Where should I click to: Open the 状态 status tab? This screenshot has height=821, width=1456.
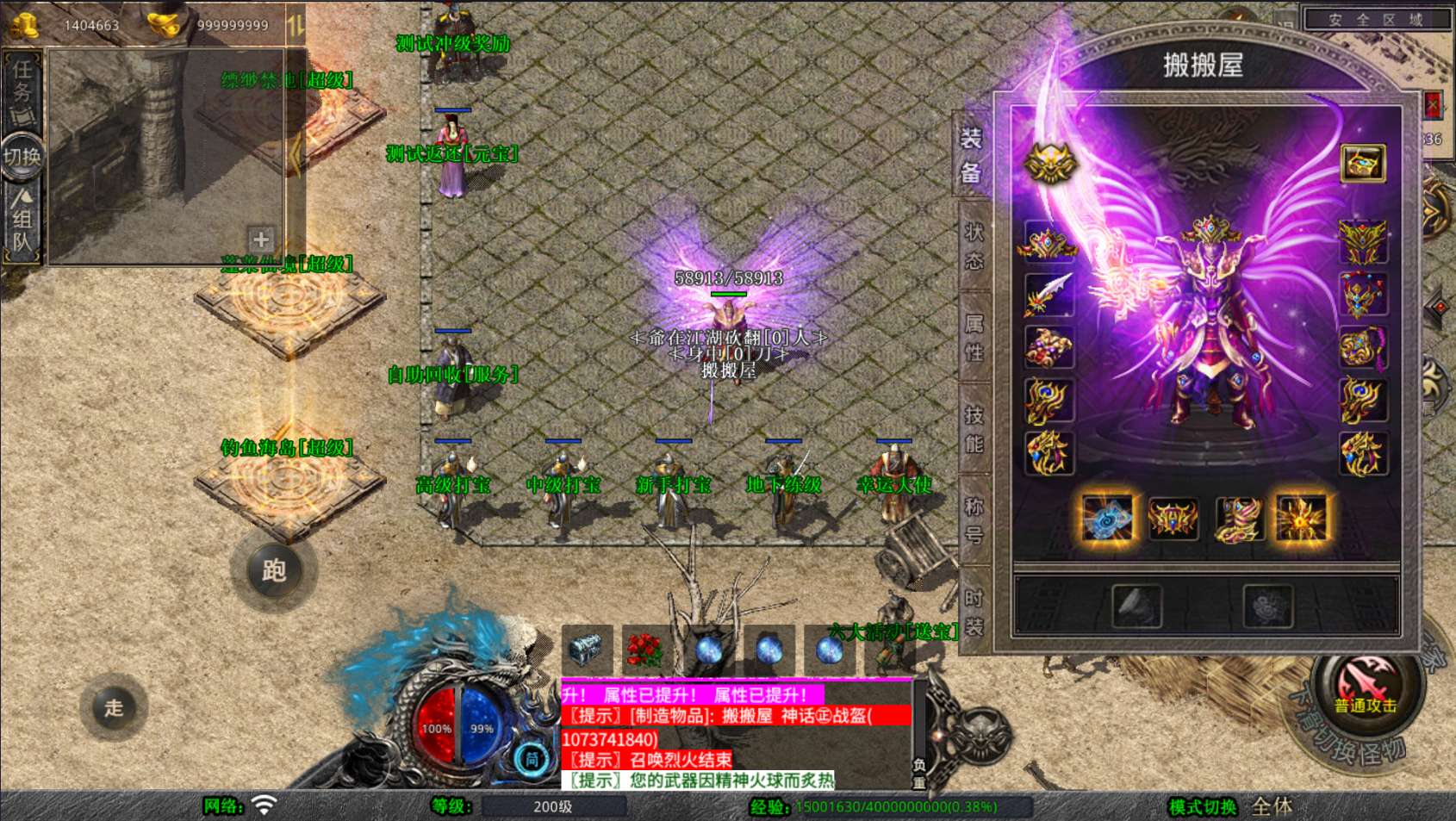pos(974,246)
